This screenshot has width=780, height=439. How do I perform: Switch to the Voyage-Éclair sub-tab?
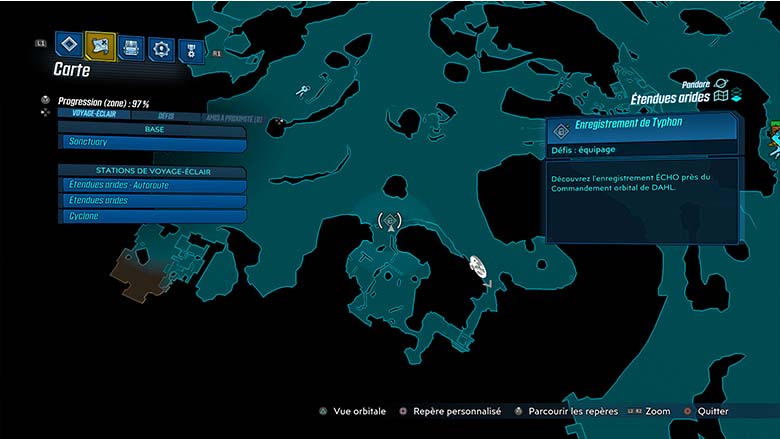[97, 115]
